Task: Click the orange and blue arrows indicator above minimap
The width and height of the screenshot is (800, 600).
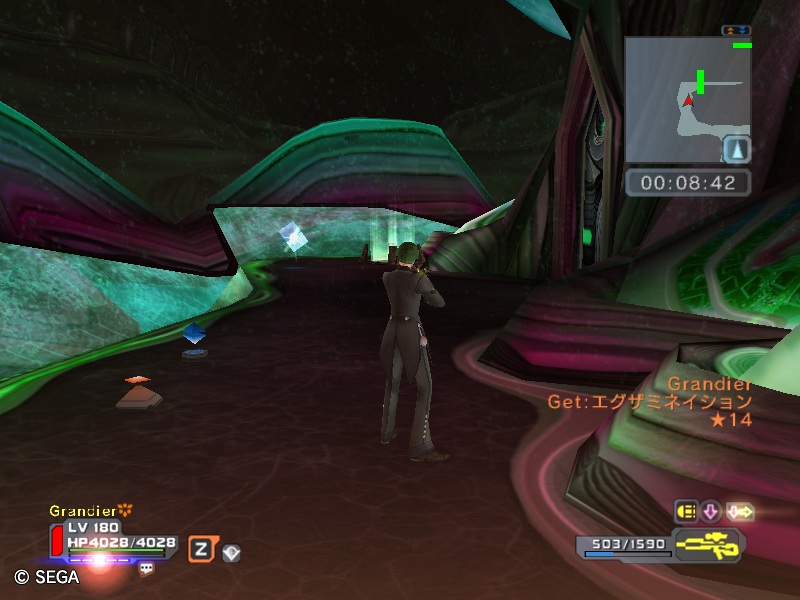Action: coord(736,31)
